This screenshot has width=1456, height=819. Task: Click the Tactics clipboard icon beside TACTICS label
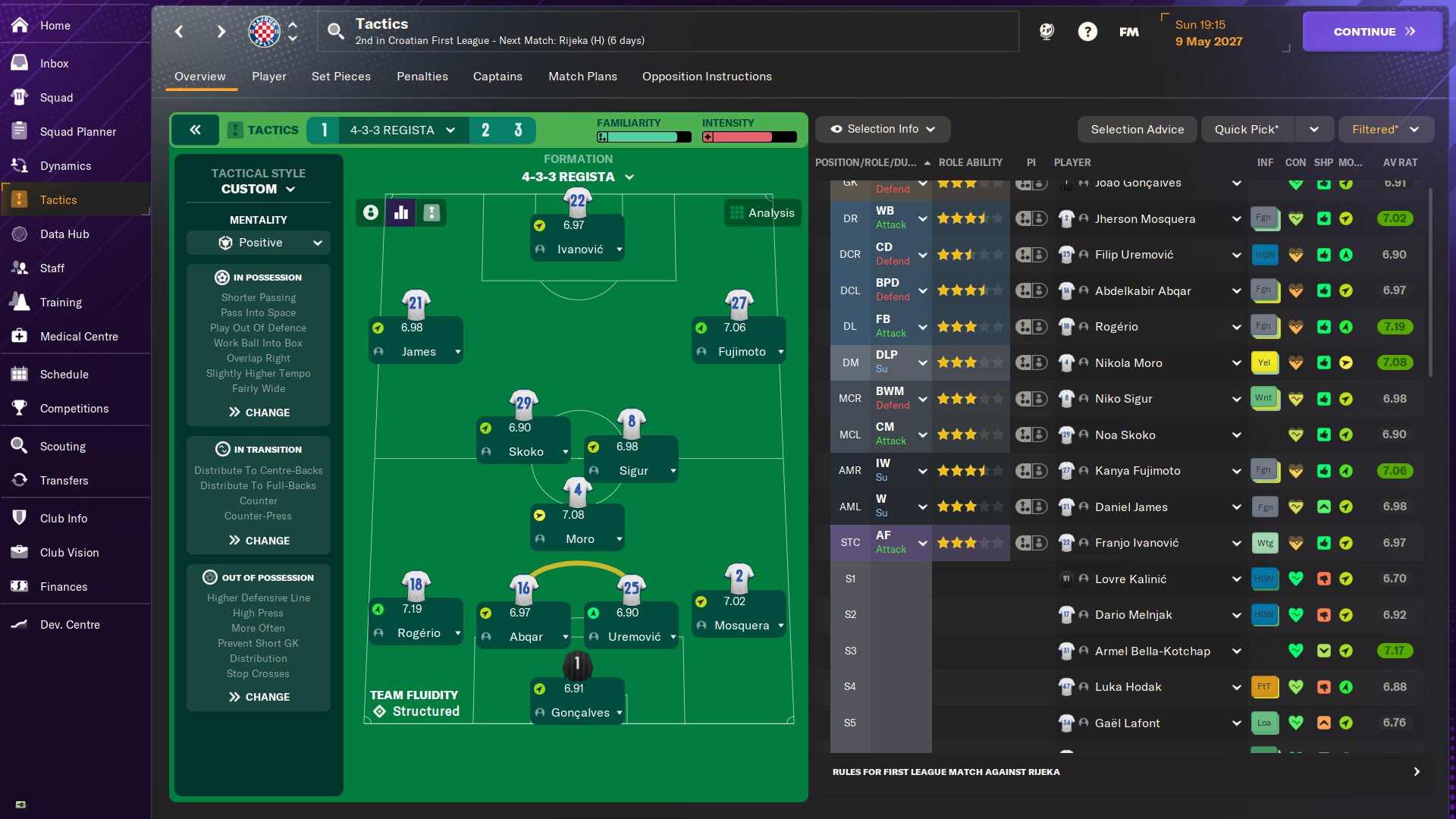tap(236, 130)
